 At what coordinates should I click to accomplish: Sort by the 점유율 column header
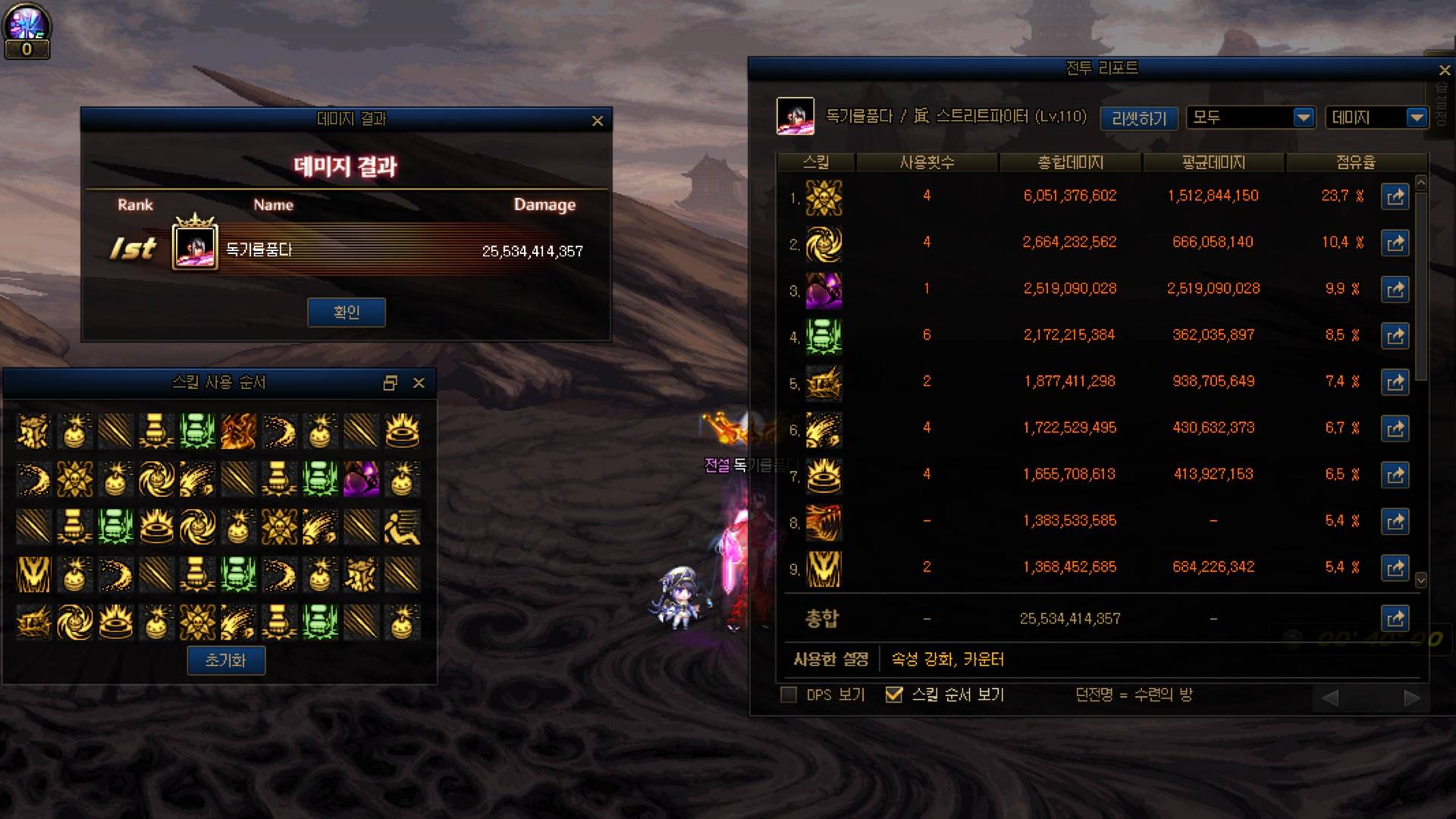pos(1355,162)
